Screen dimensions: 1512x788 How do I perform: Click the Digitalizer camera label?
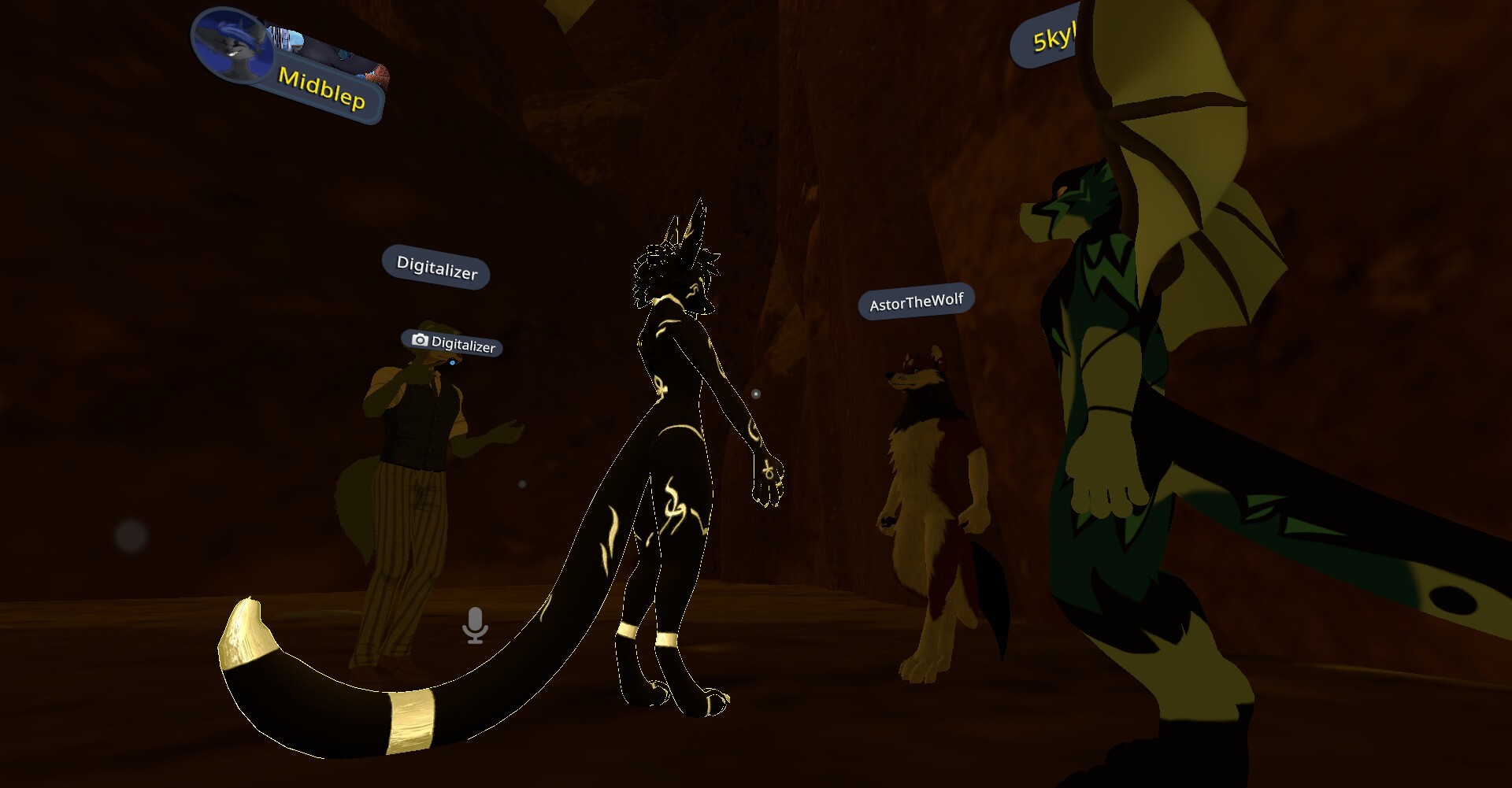(x=453, y=343)
